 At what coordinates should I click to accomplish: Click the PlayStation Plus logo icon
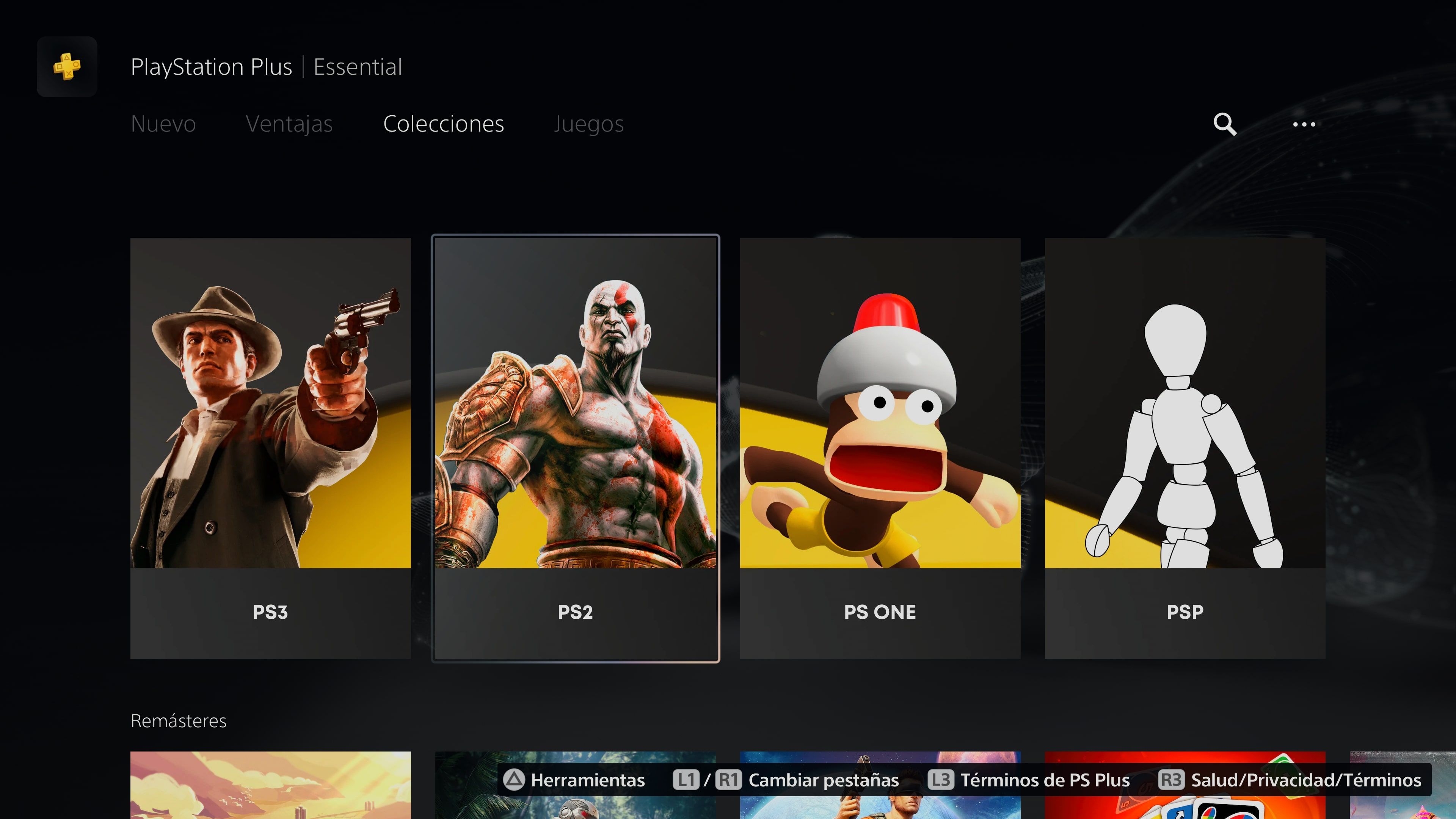coord(67,67)
